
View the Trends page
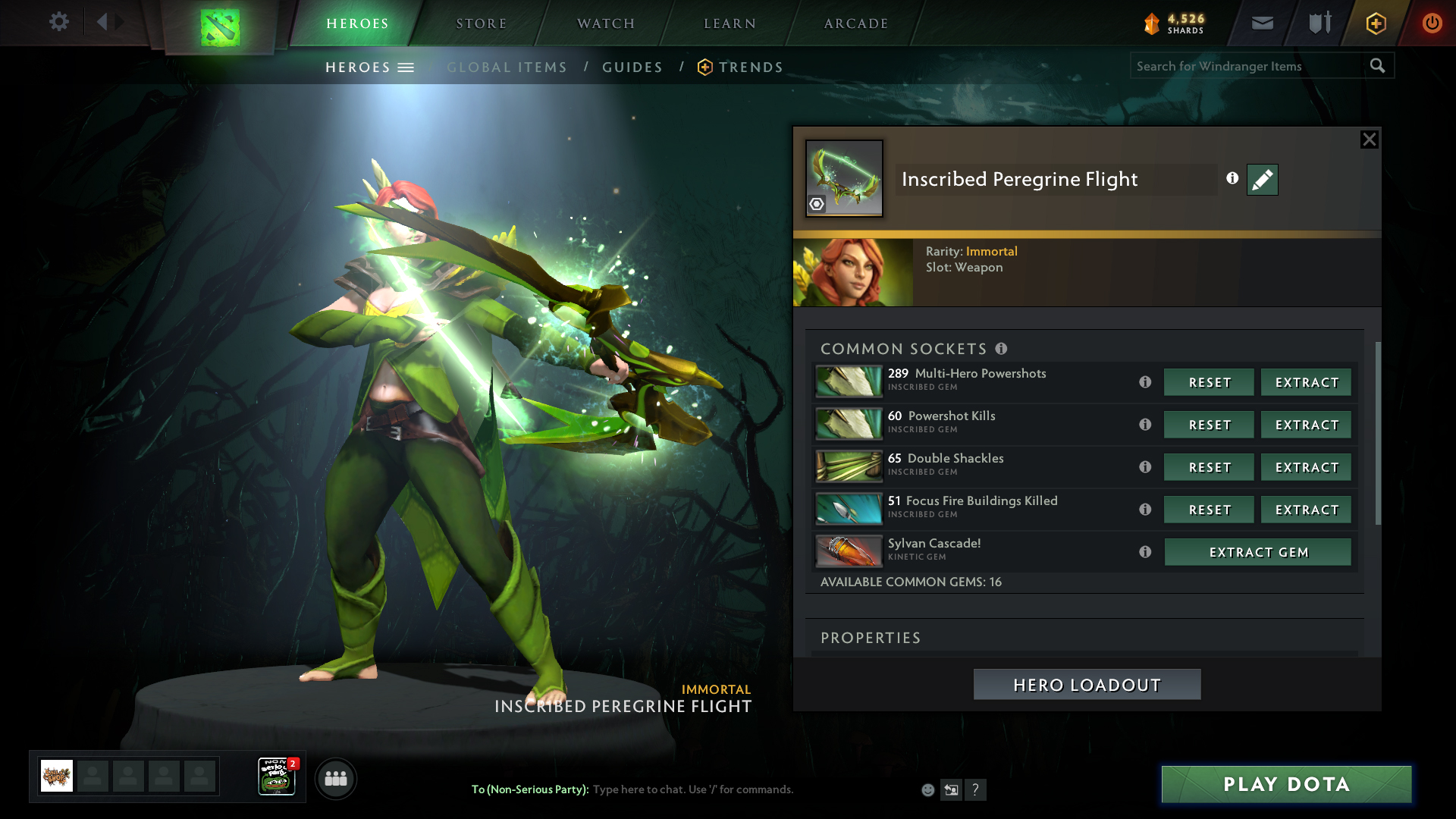pyautogui.click(x=750, y=67)
